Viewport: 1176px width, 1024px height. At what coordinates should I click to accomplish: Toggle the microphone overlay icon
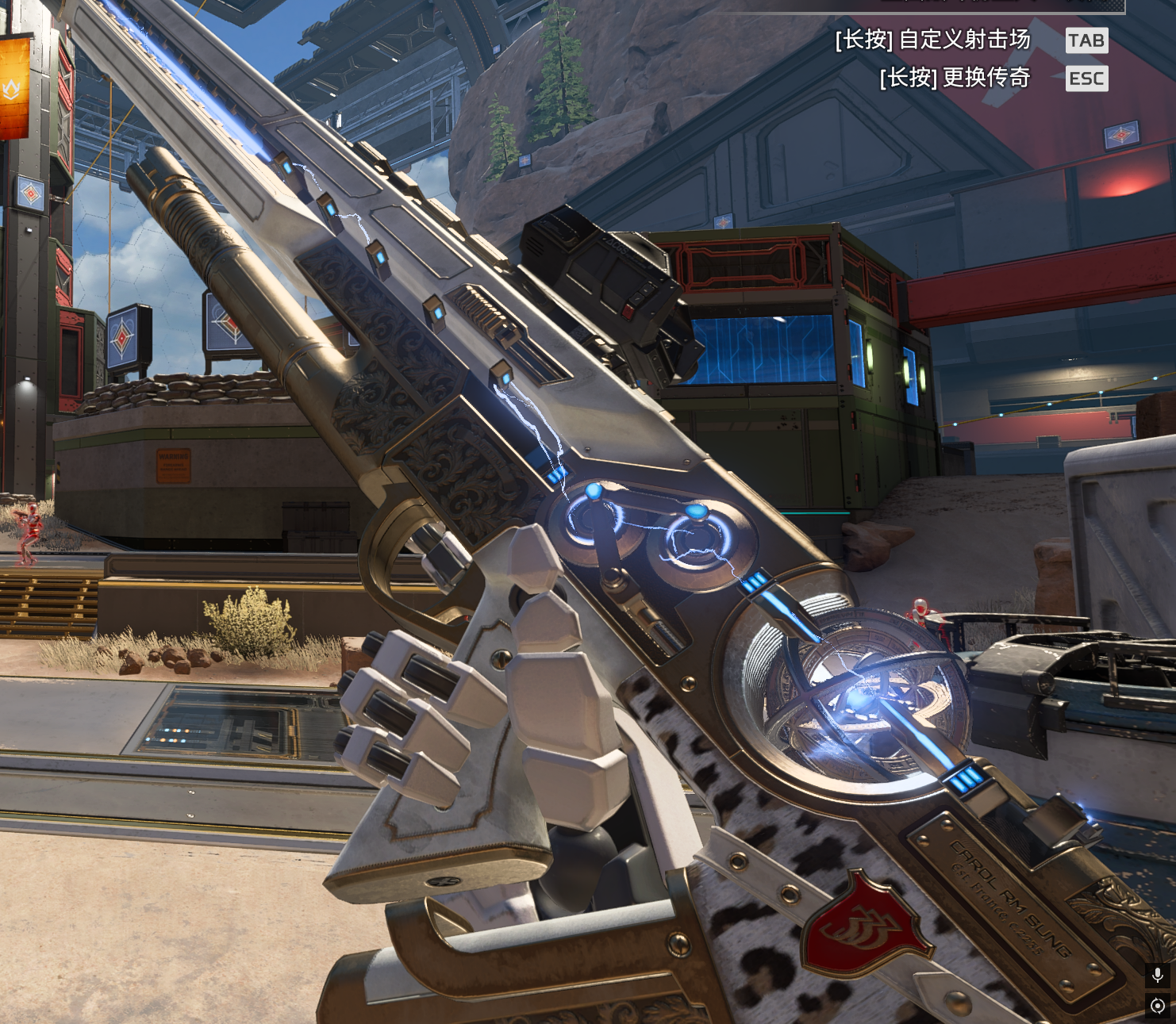coord(1158,975)
